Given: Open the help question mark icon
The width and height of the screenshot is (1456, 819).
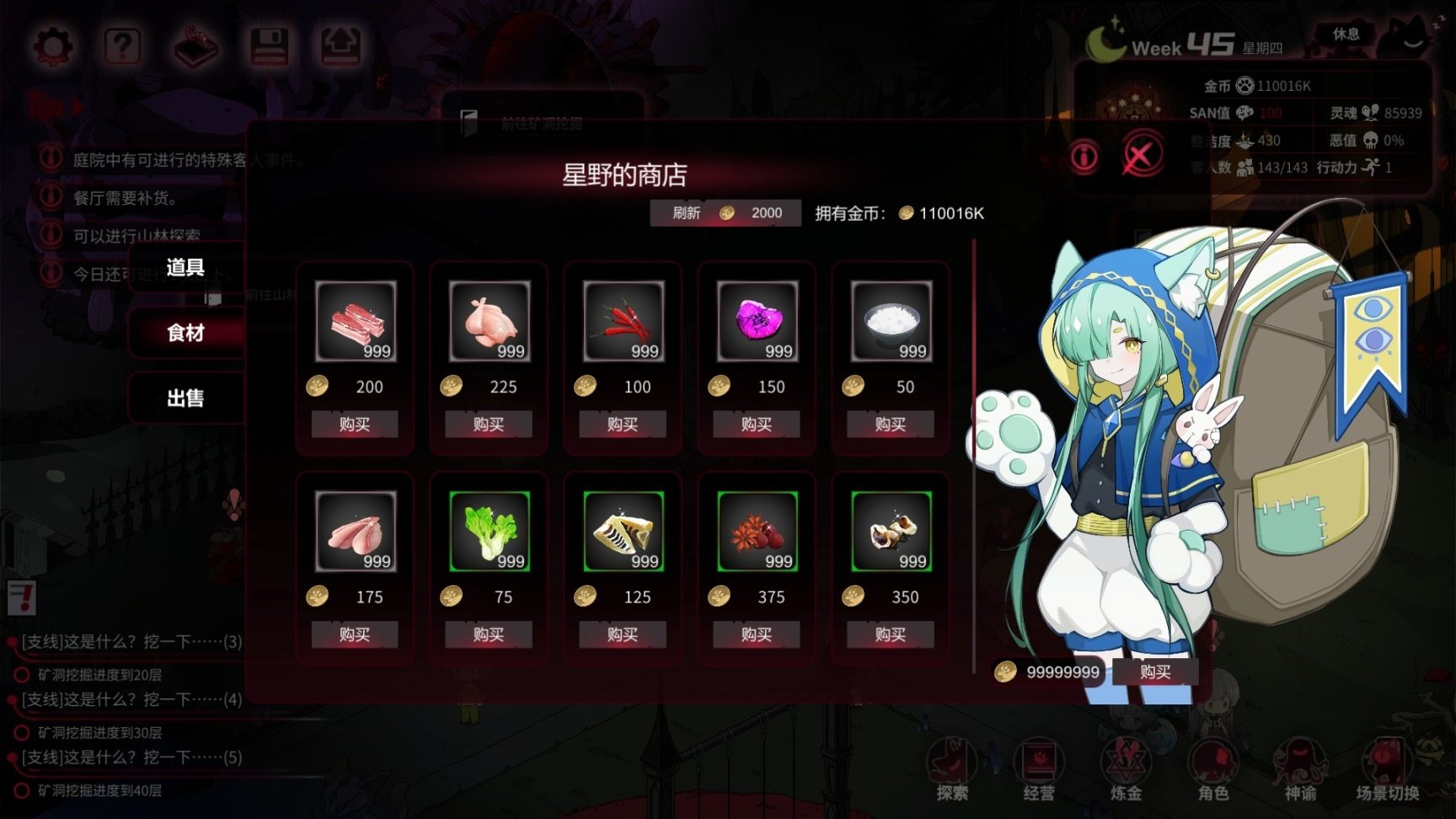Looking at the screenshot, I should coord(122,48).
